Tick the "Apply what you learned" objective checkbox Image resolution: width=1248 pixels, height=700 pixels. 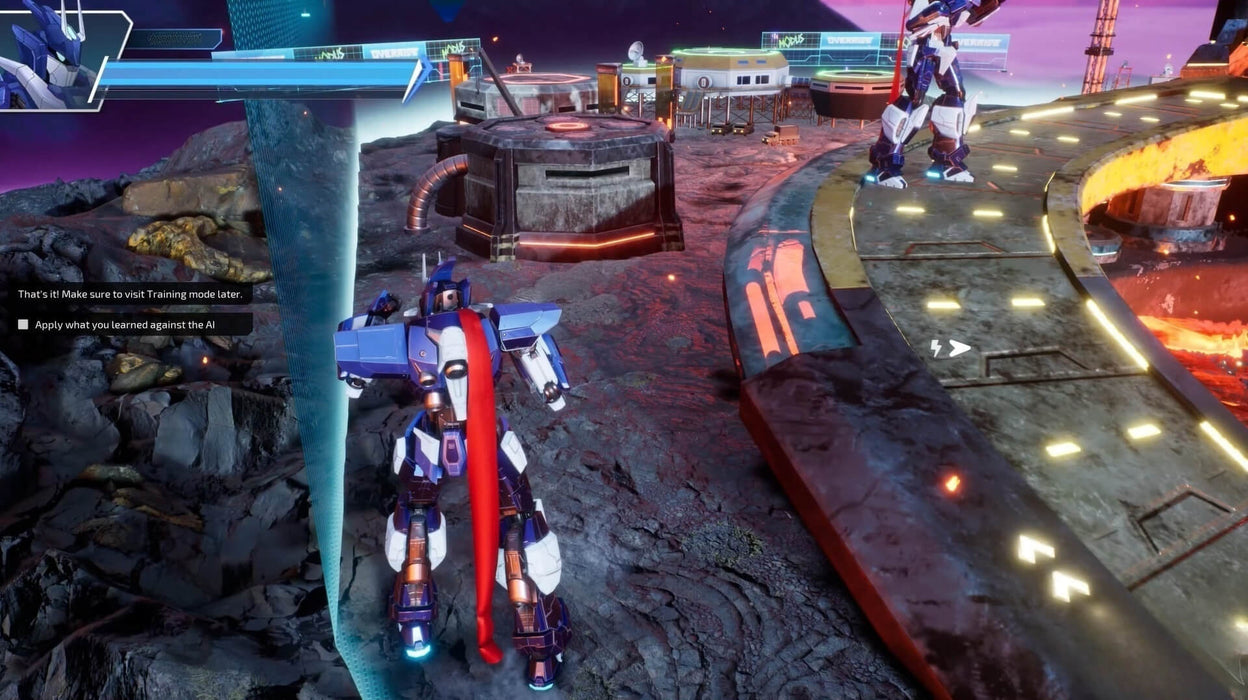click(x=23, y=324)
